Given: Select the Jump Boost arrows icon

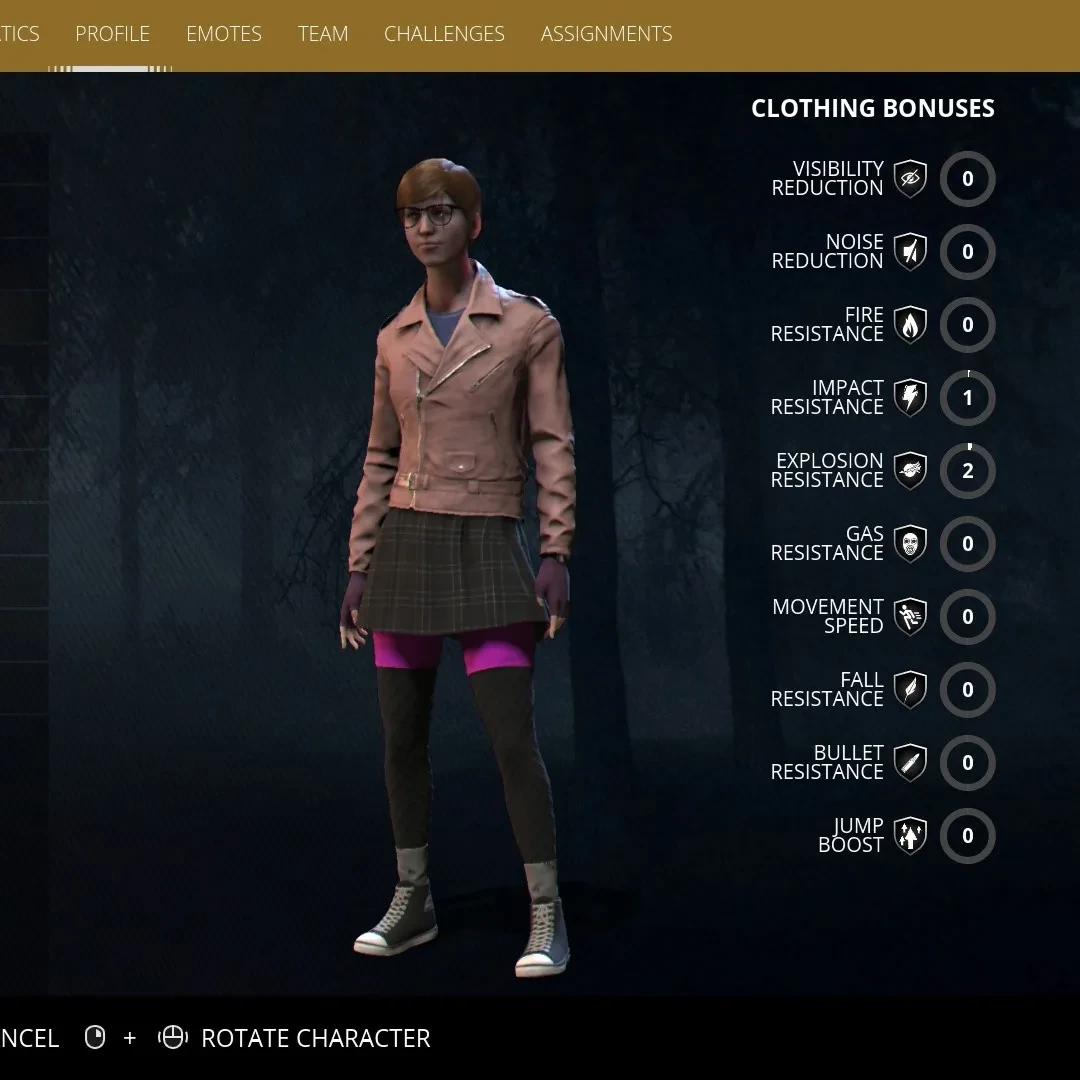Looking at the screenshot, I should coord(910,836).
